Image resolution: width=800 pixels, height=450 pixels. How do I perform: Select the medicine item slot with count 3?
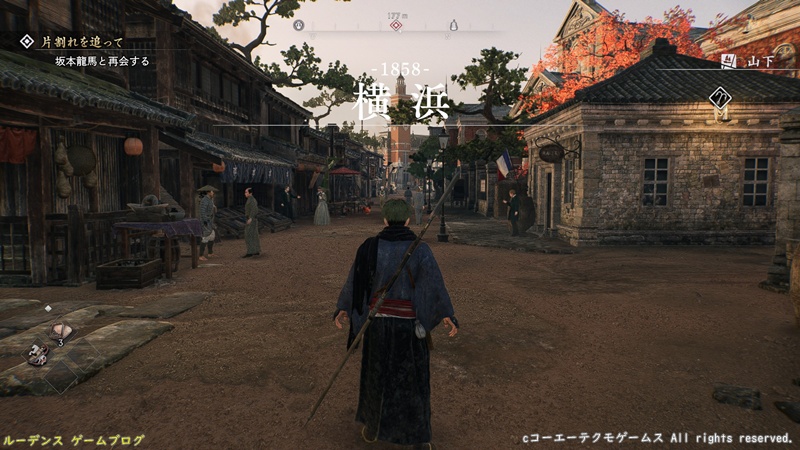tap(61, 331)
